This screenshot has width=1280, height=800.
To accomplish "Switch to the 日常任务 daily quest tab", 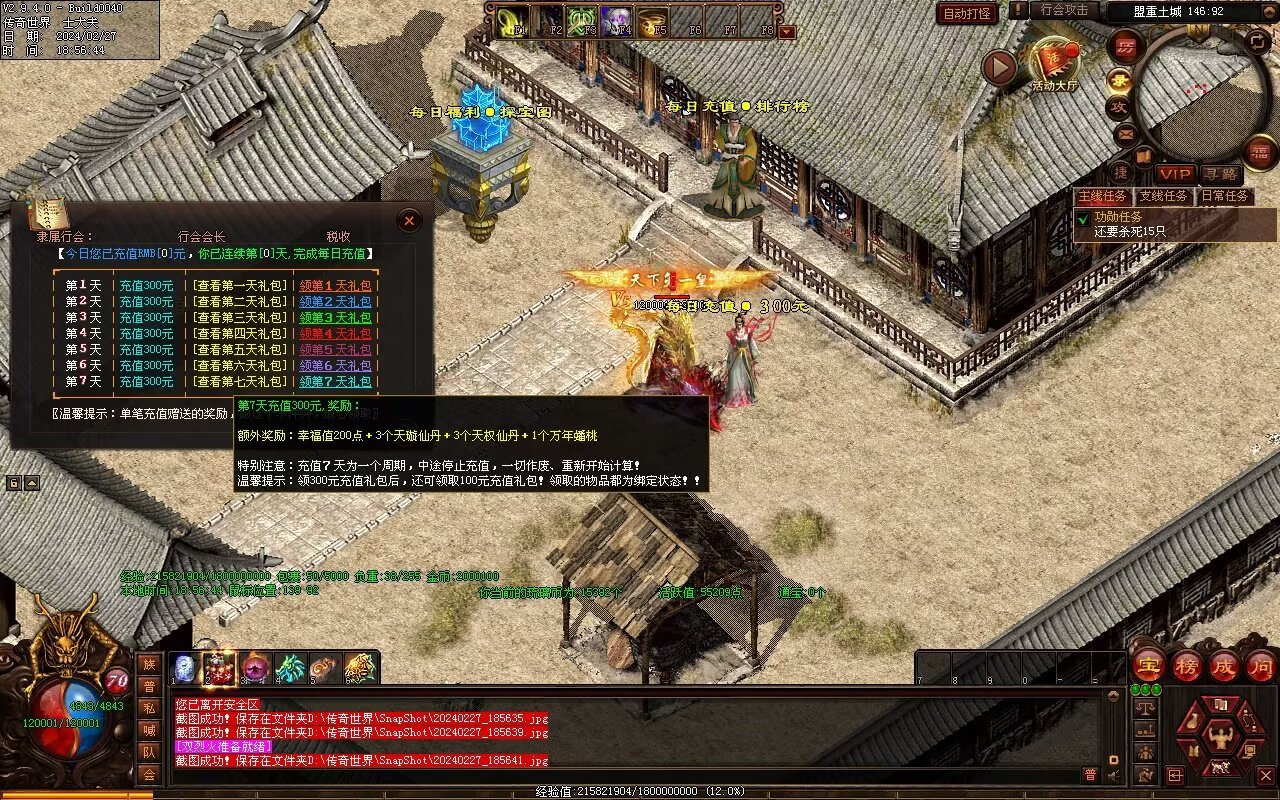I will (1225, 196).
